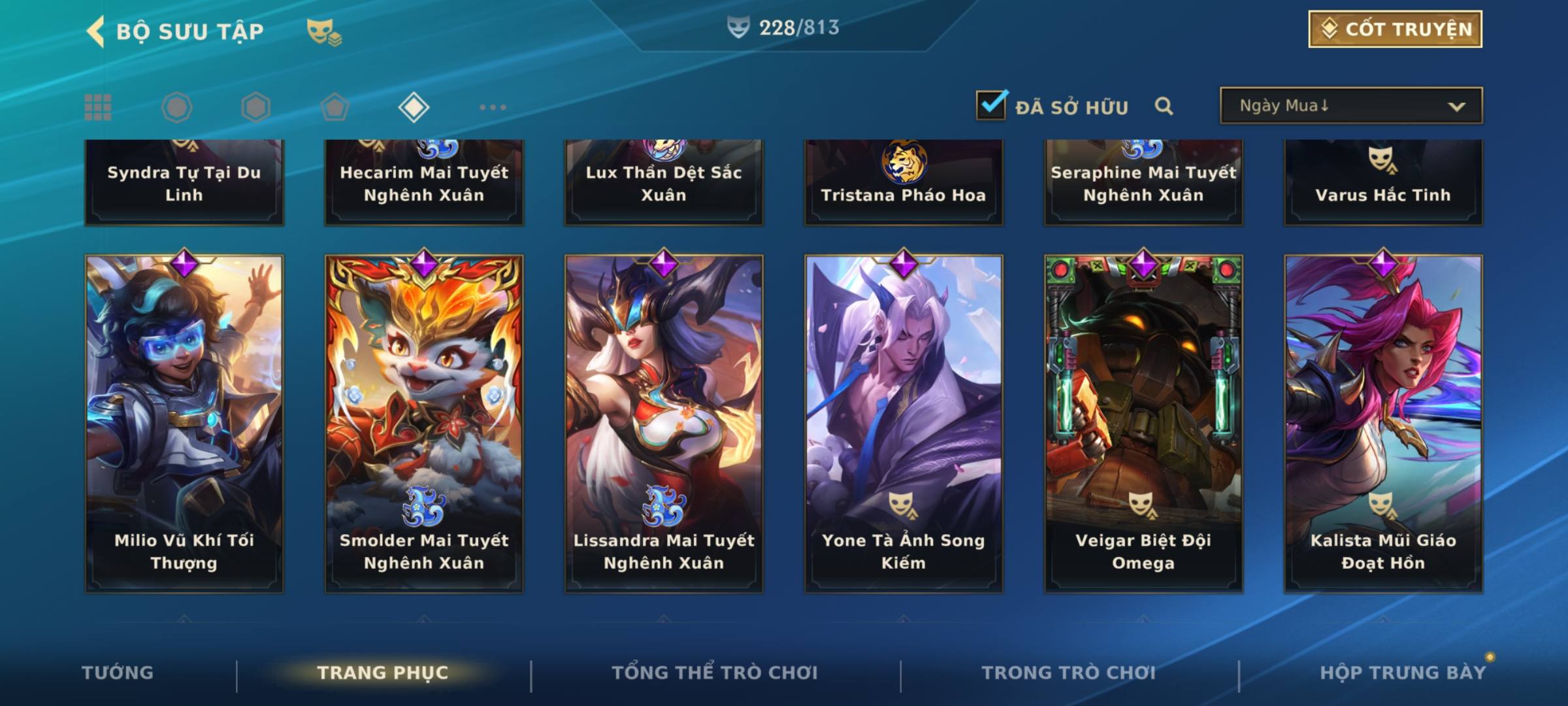
Task: Toggle the Đã Sở Hữu owned checkbox
Action: click(991, 105)
